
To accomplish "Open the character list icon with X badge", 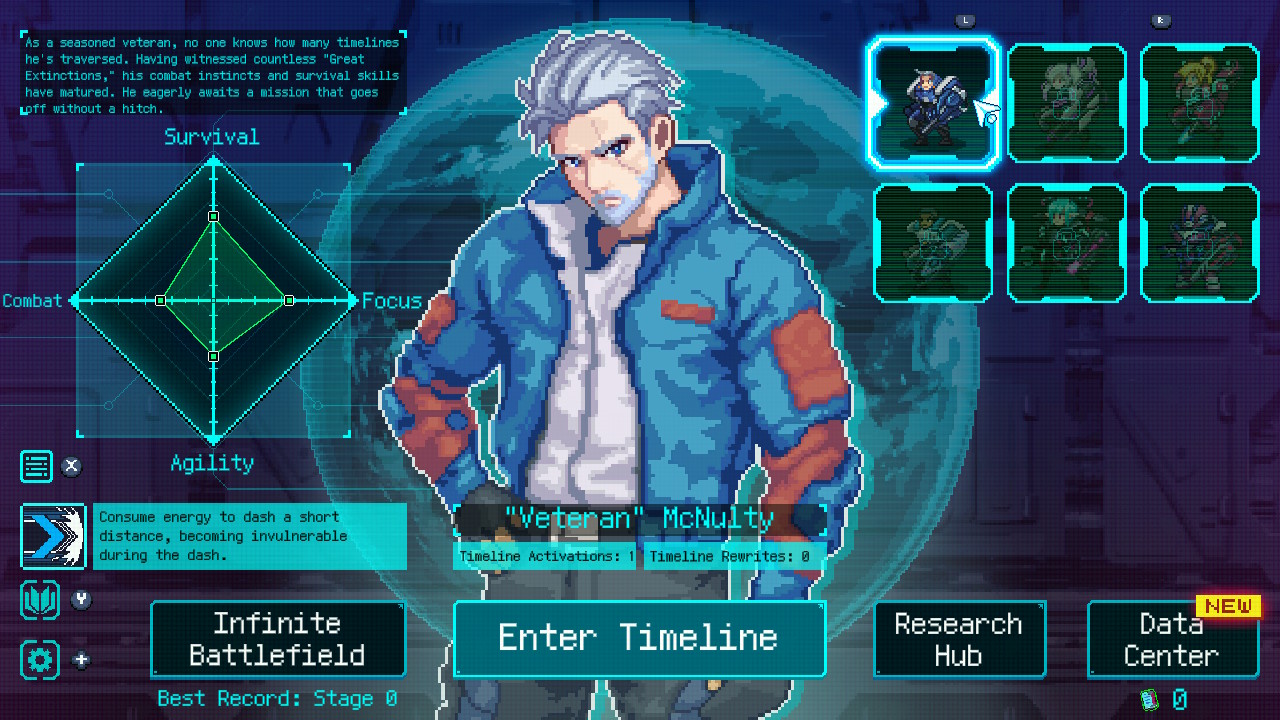I will tap(37, 466).
